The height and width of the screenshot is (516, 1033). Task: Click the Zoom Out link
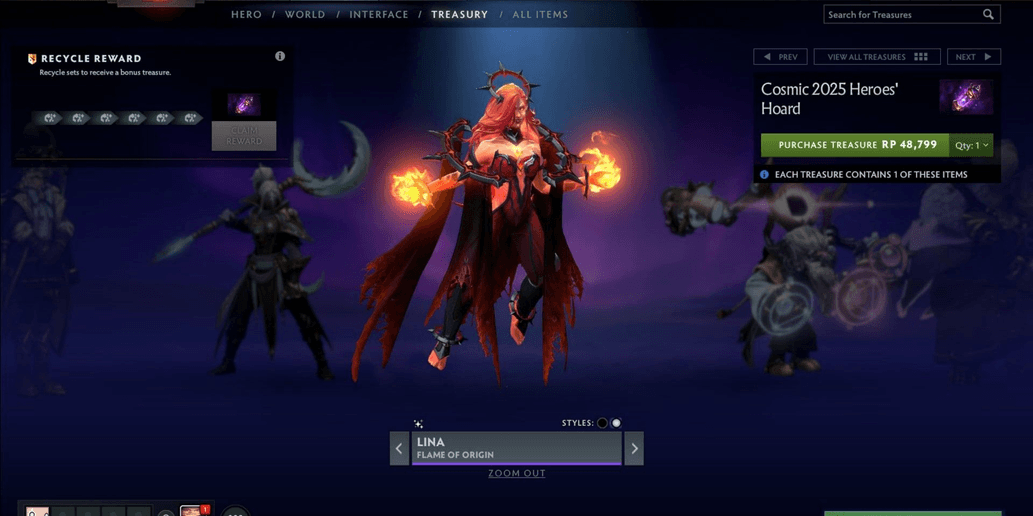517,473
